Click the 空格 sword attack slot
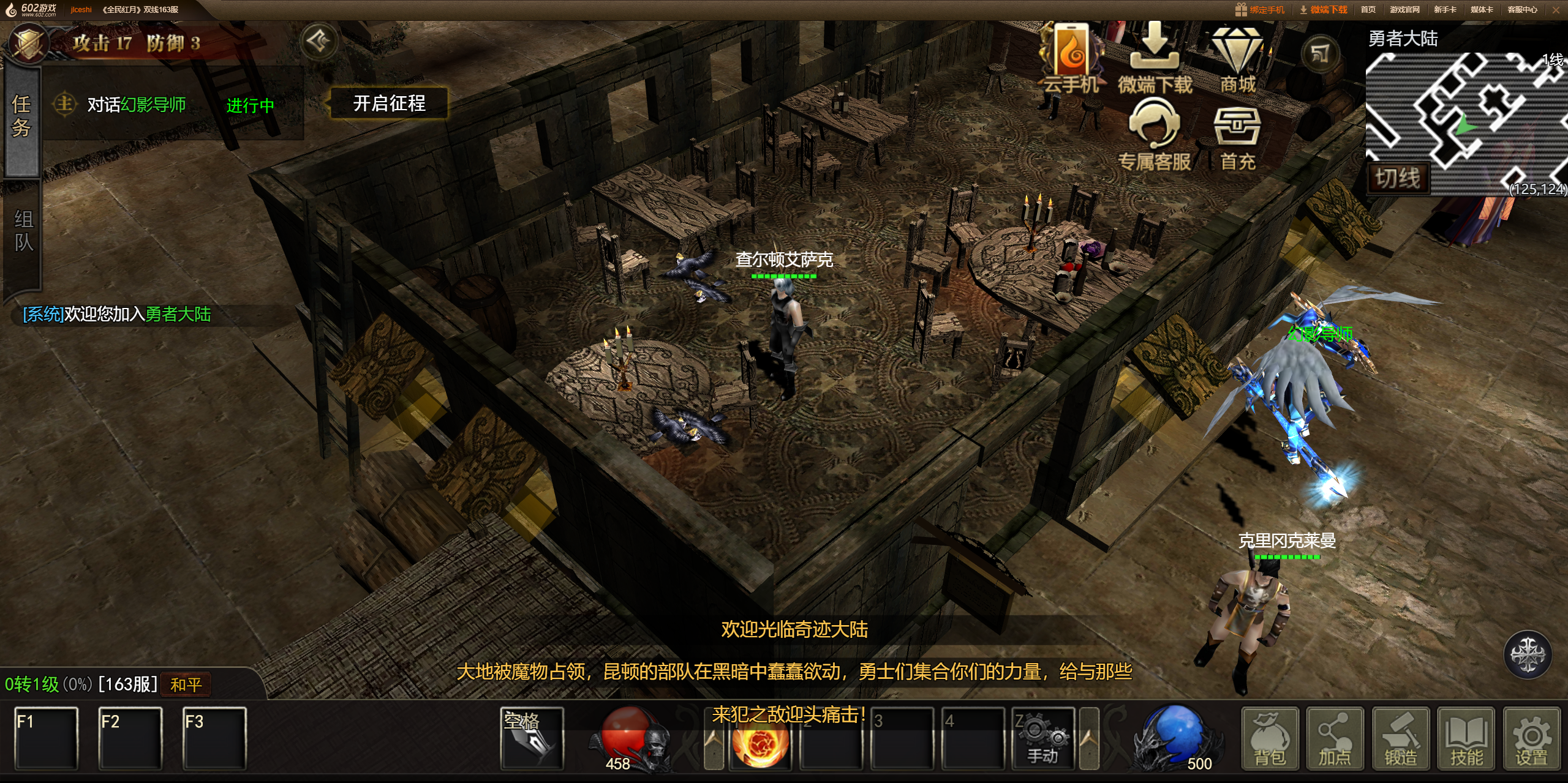Viewport: 1568px width, 783px height. 532,739
